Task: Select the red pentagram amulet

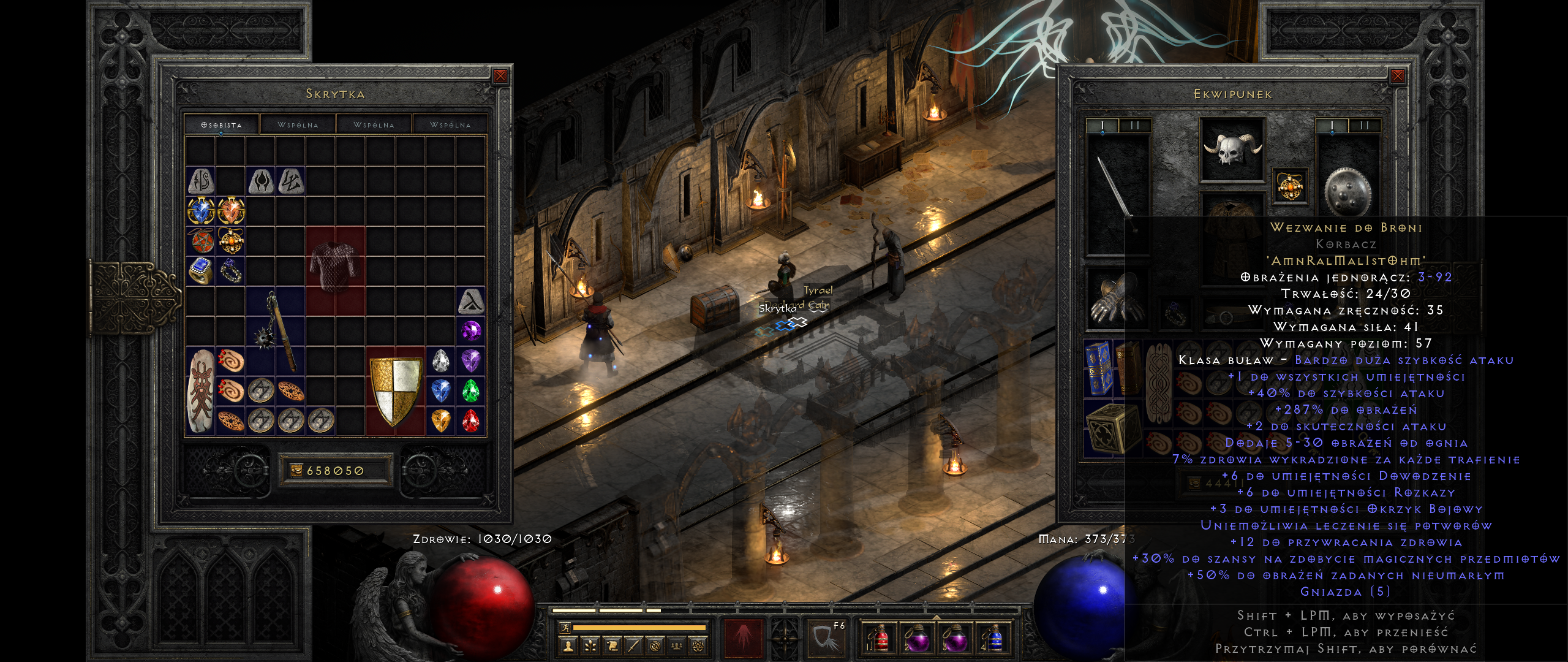Action: [x=200, y=241]
